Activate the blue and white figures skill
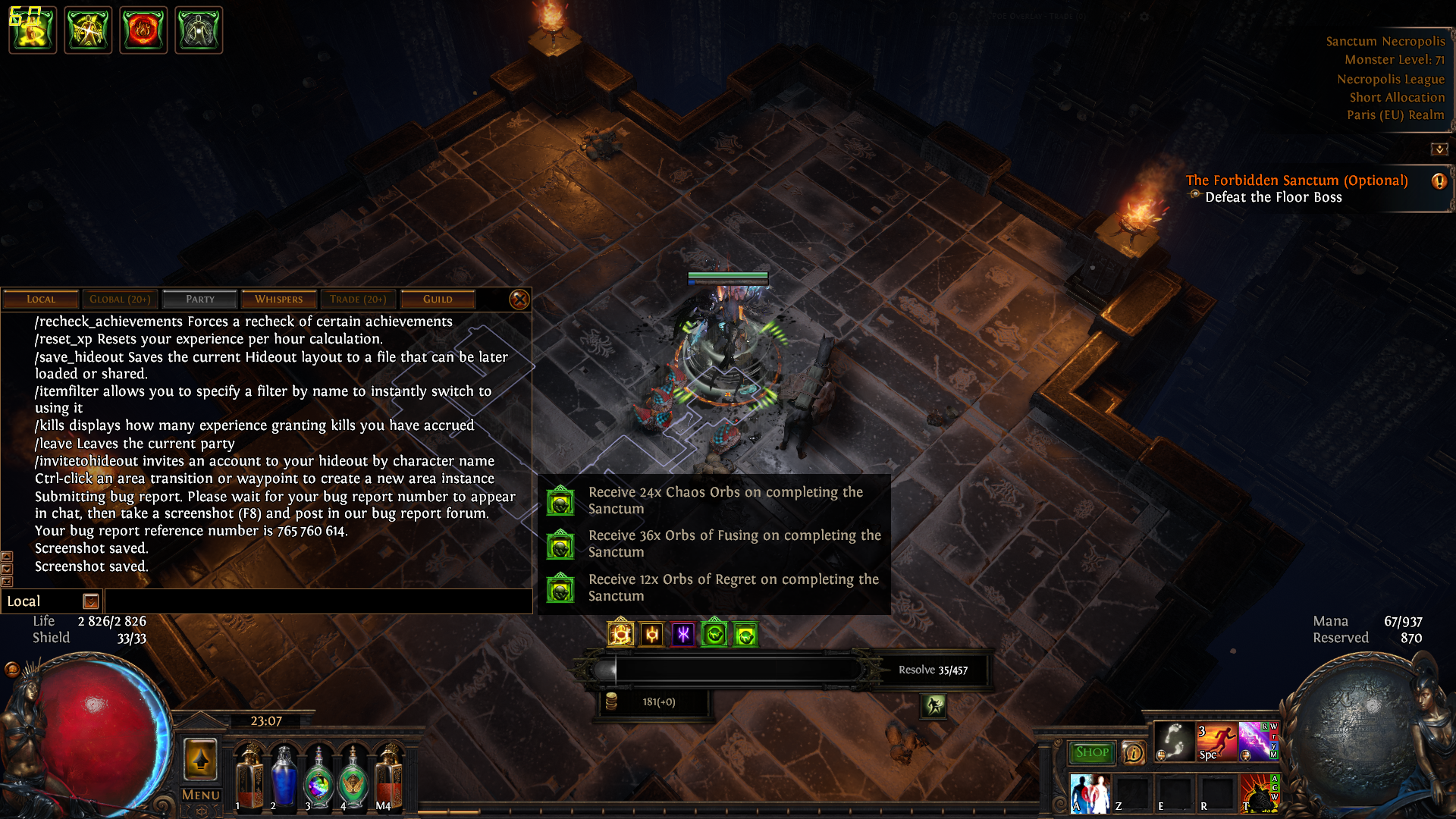Image resolution: width=1456 pixels, height=819 pixels. (x=1090, y=793)
